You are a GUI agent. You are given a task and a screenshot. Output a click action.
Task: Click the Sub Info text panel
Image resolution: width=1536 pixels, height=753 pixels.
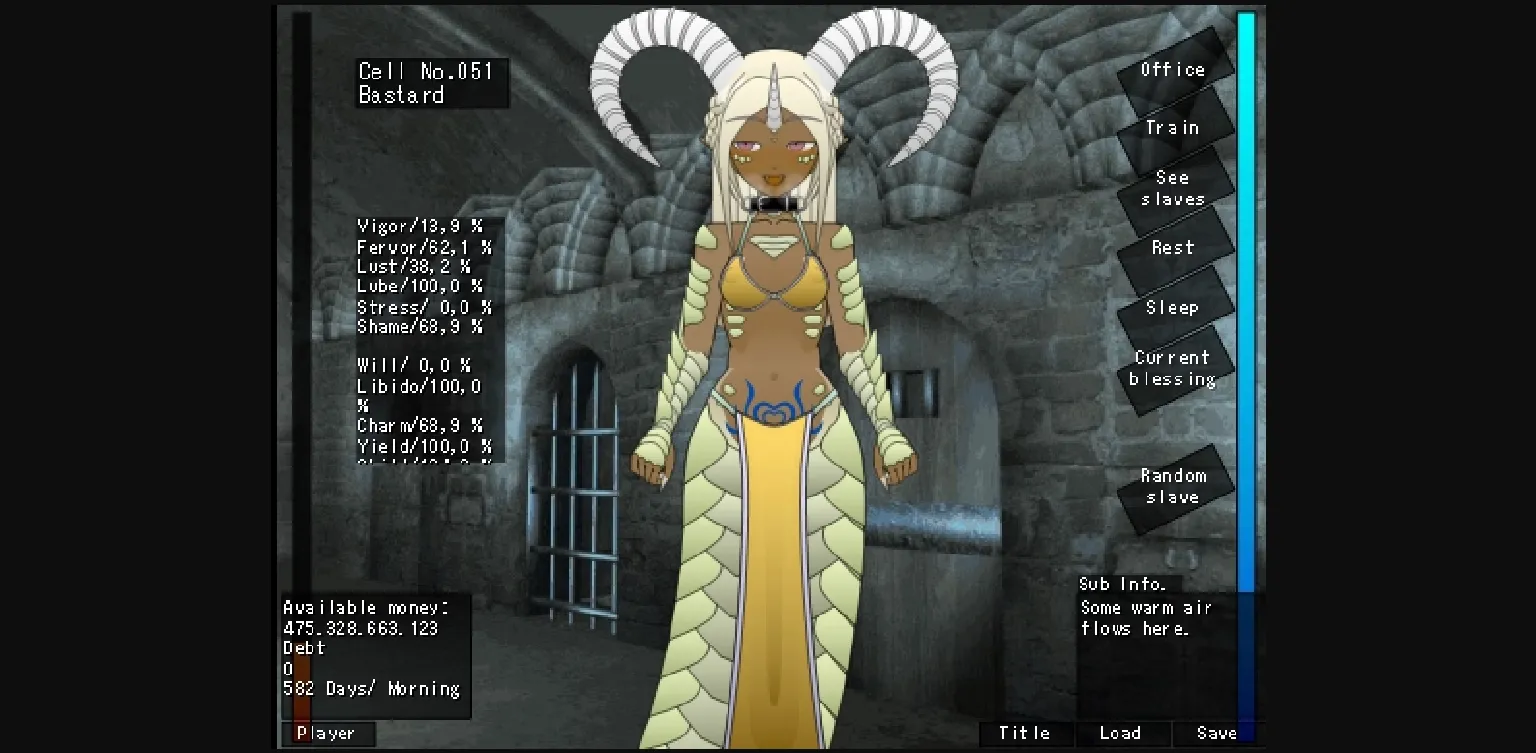1140,607
